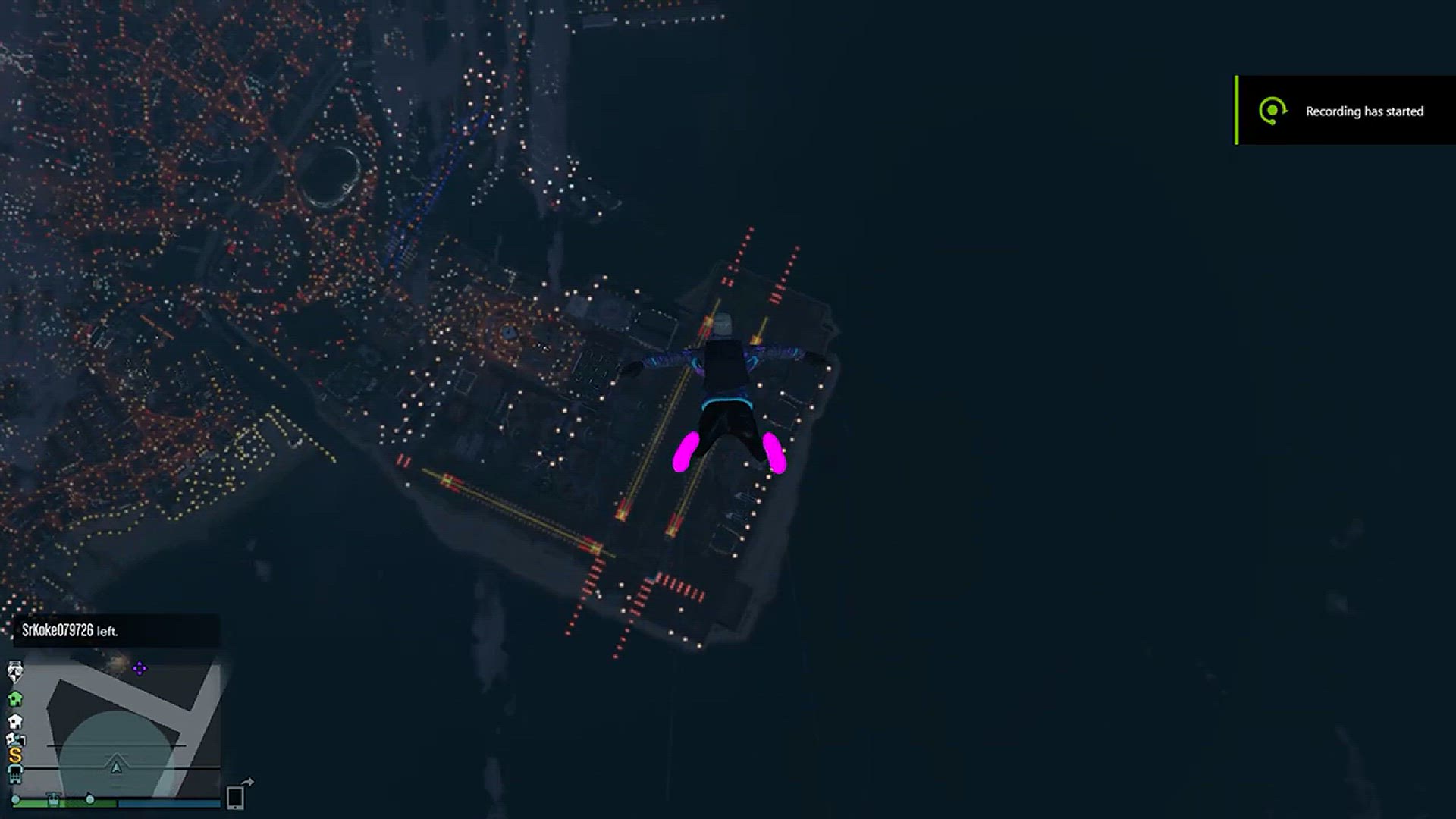Open the phone icon beside the minimap

coord(236,796)
